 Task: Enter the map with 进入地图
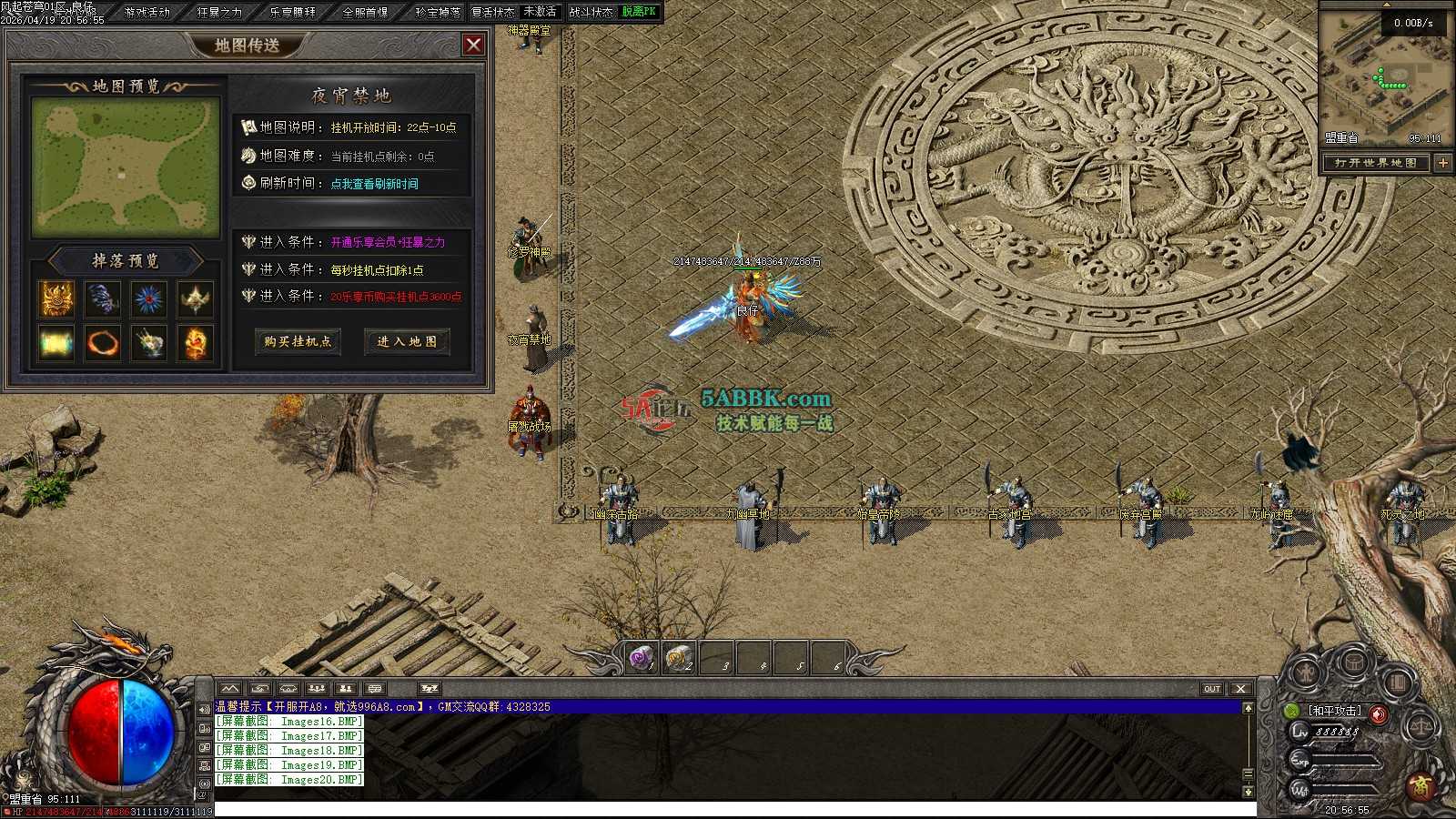pos(407,341)
